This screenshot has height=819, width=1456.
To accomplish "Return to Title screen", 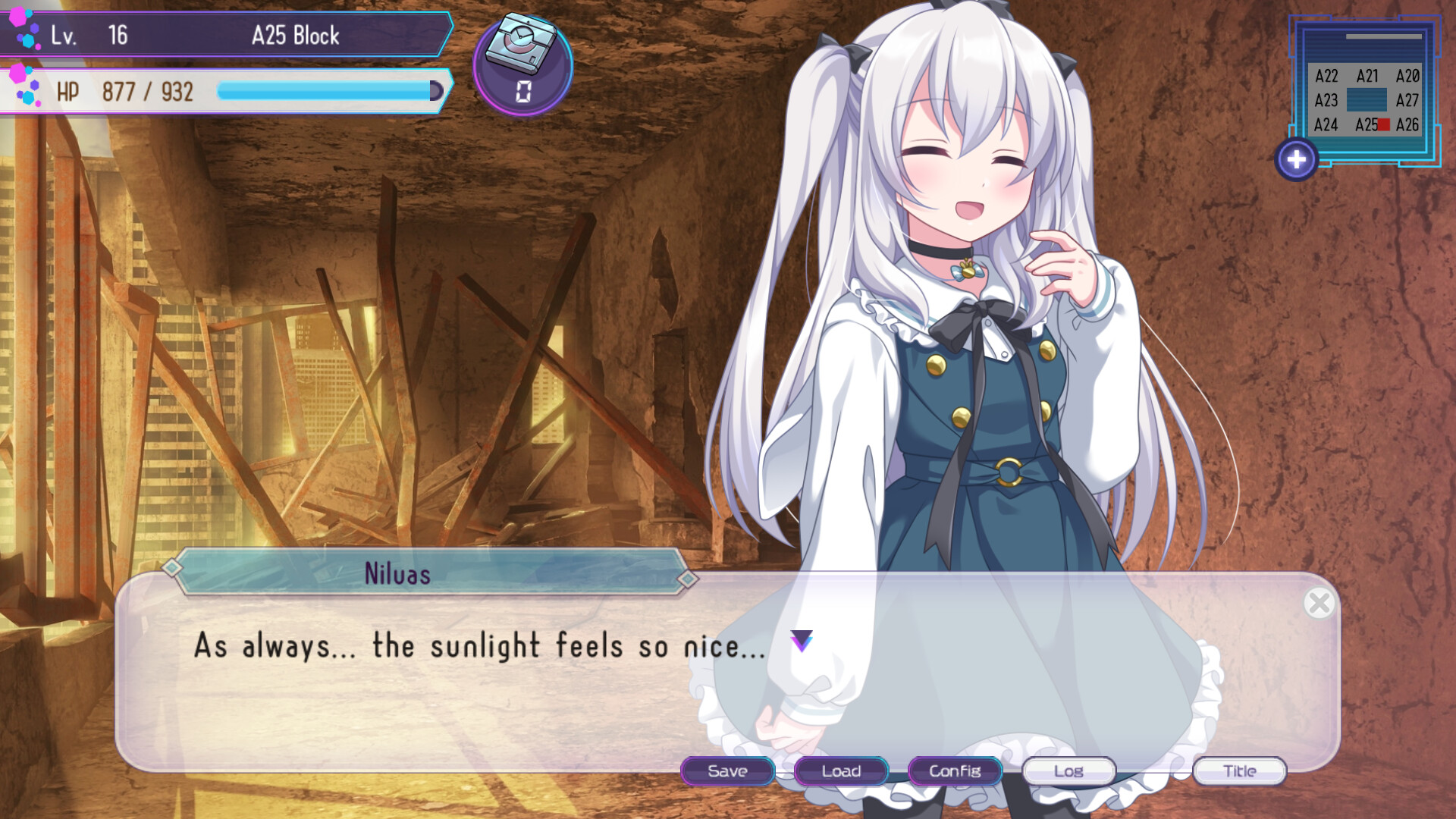I will [1239, 771].
